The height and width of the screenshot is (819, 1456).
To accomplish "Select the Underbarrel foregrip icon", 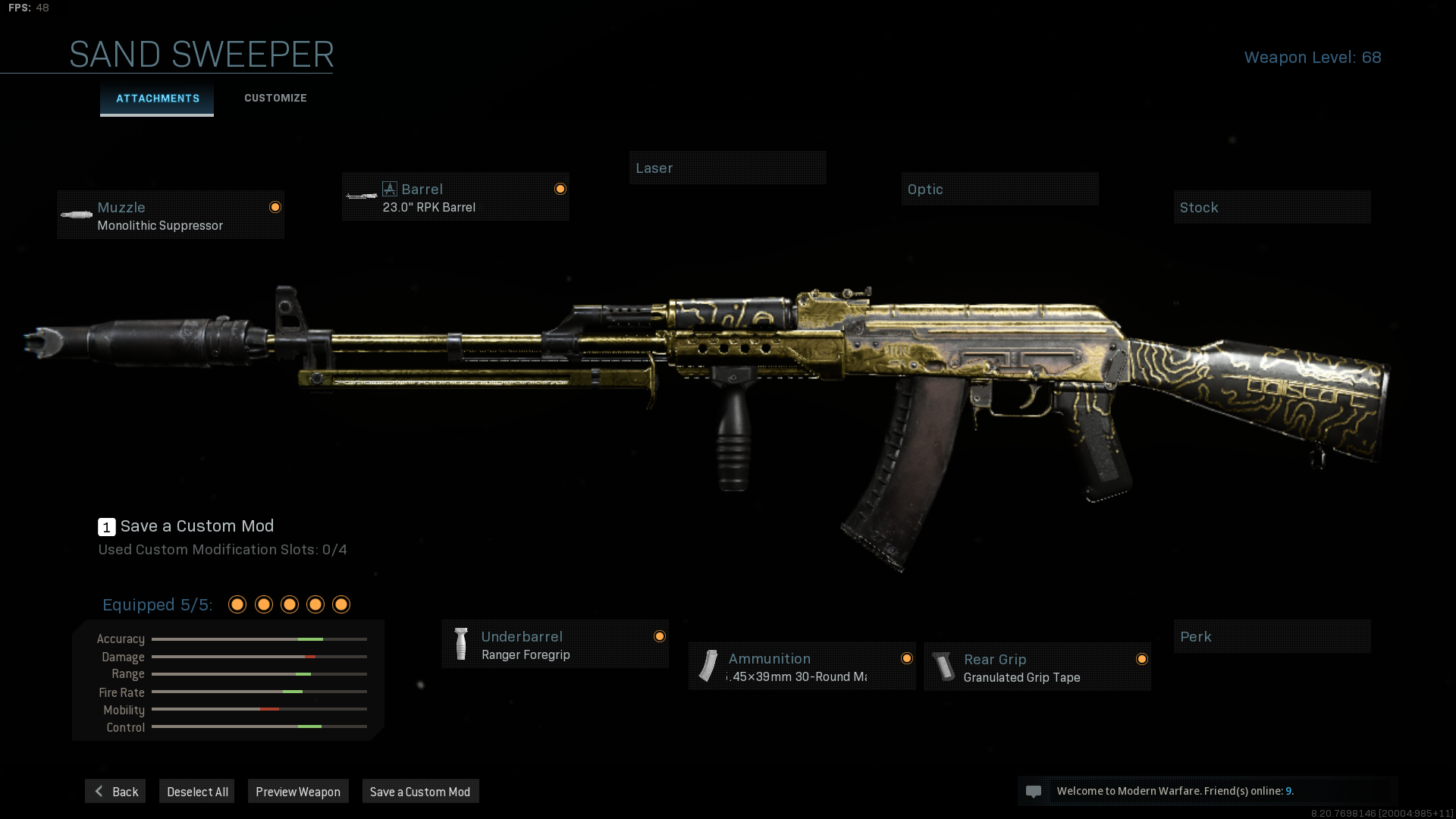I will 462,644.
